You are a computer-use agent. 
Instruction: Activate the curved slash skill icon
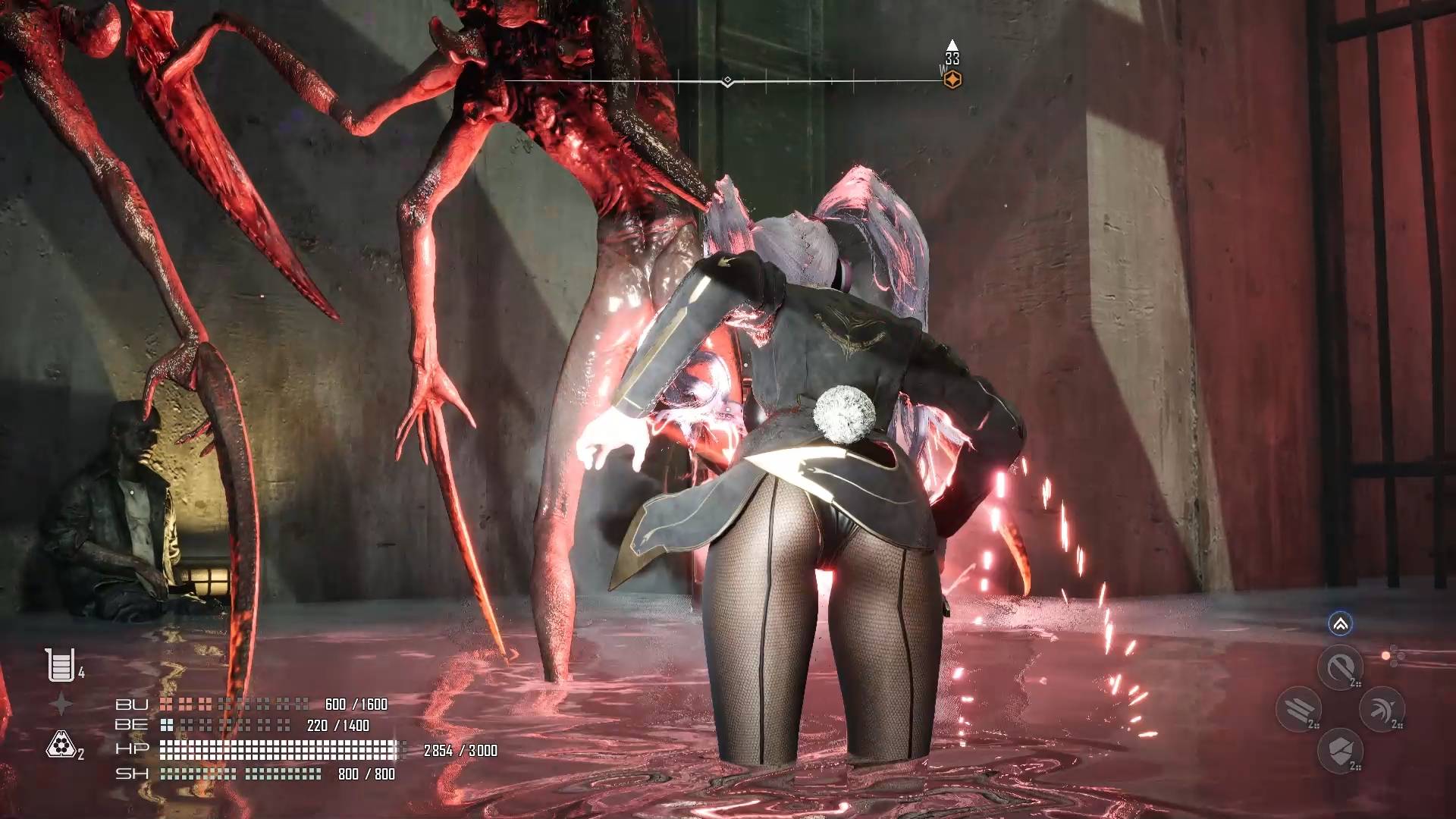point(1340,667)
